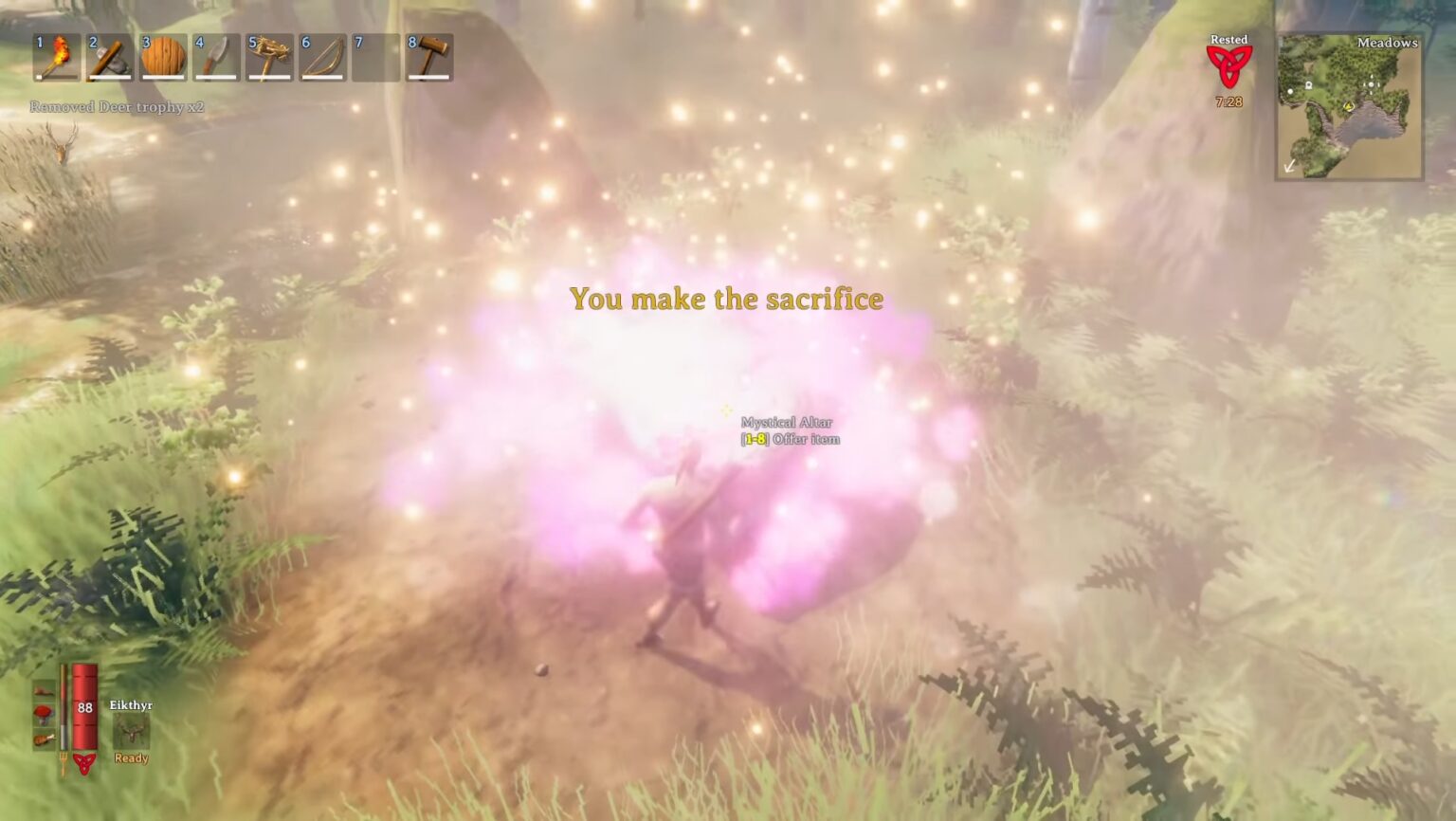Click the Ready text under Eikthyr

click(134, 758)
